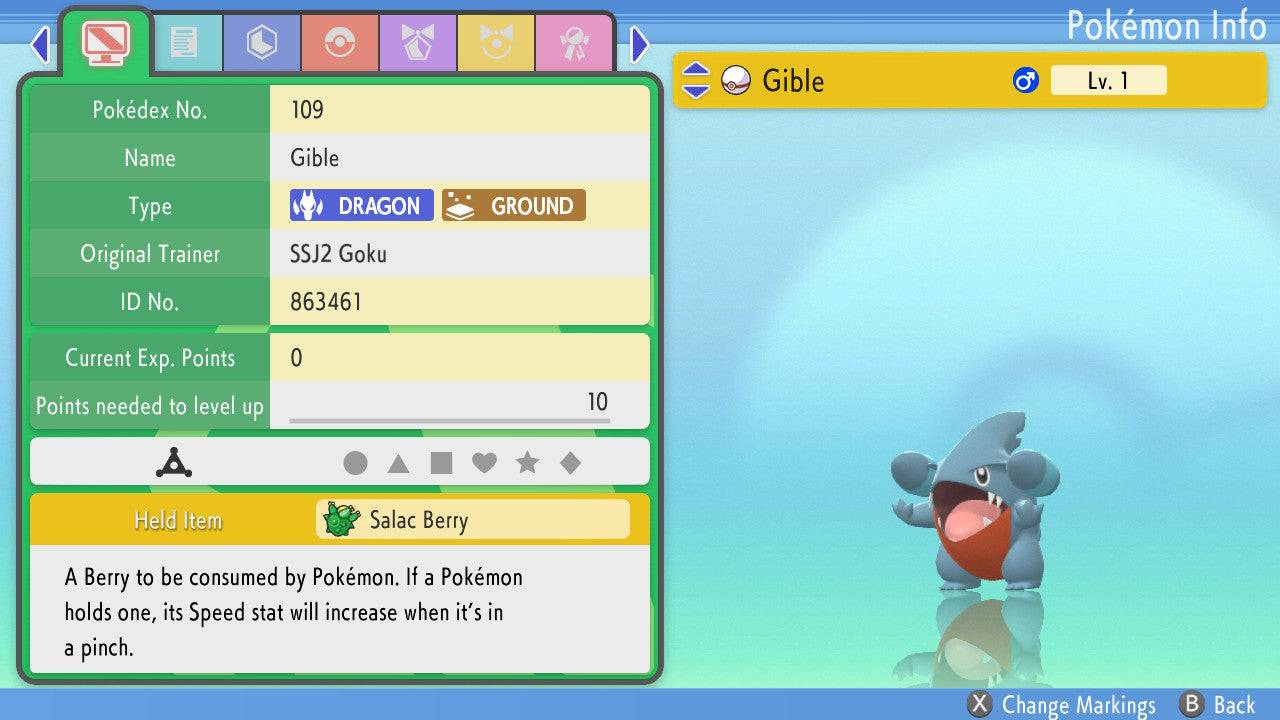Open the purple bow contest stats tab
This screenshot has width=1280, height=720.
[x=417, y=43]
